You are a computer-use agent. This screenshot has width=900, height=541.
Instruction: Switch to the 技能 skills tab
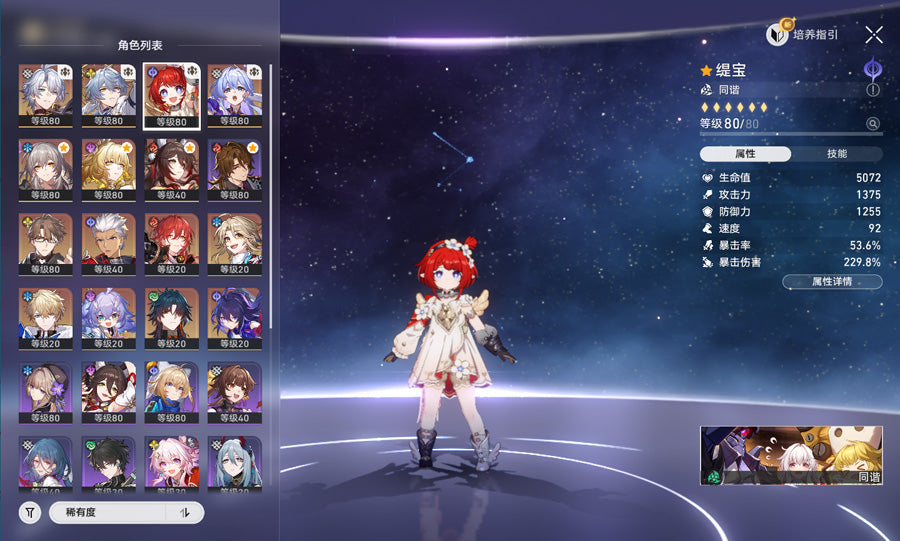tap(837, 154)
